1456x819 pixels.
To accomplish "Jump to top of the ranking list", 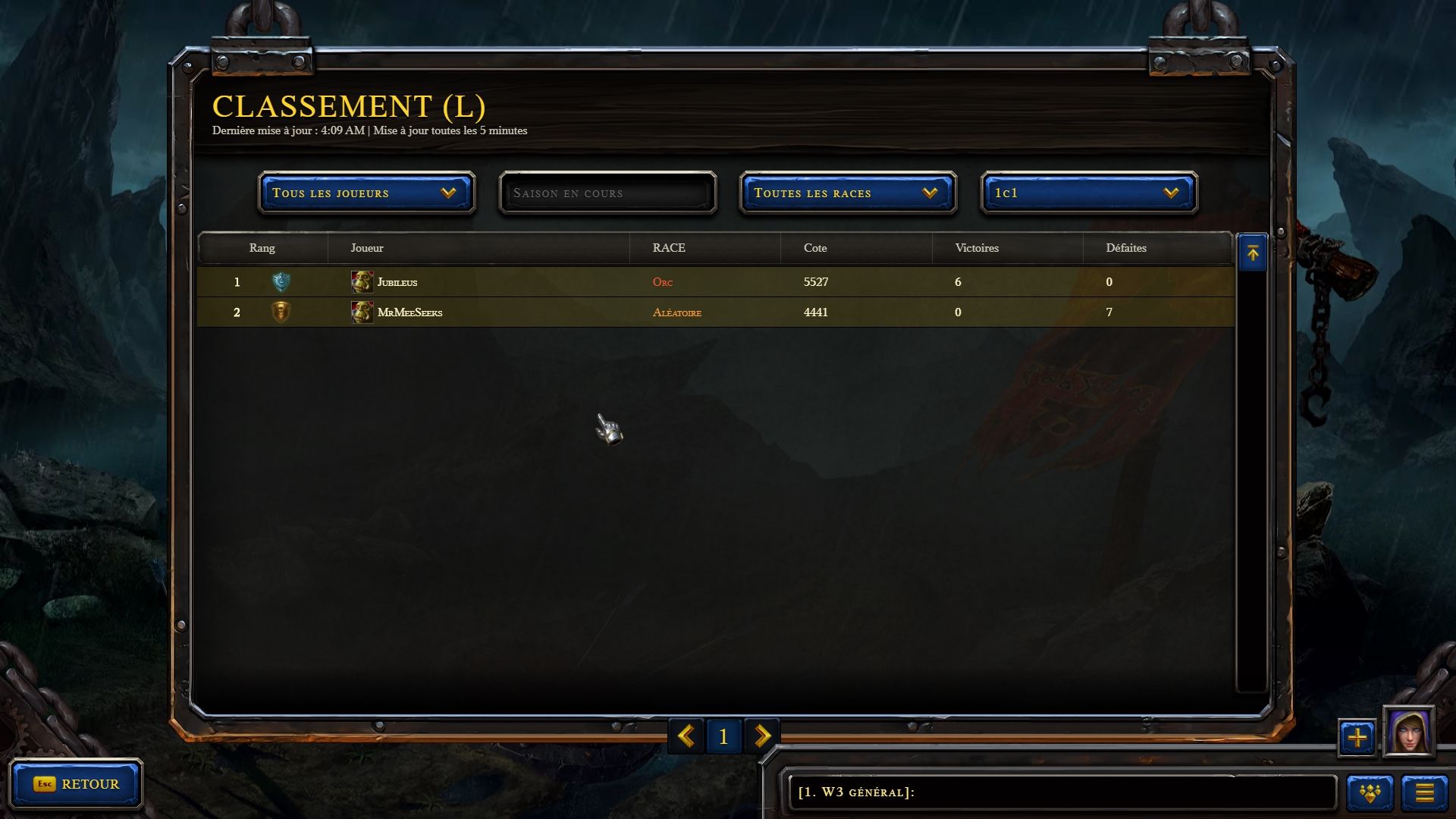I will click(1252, 253).
